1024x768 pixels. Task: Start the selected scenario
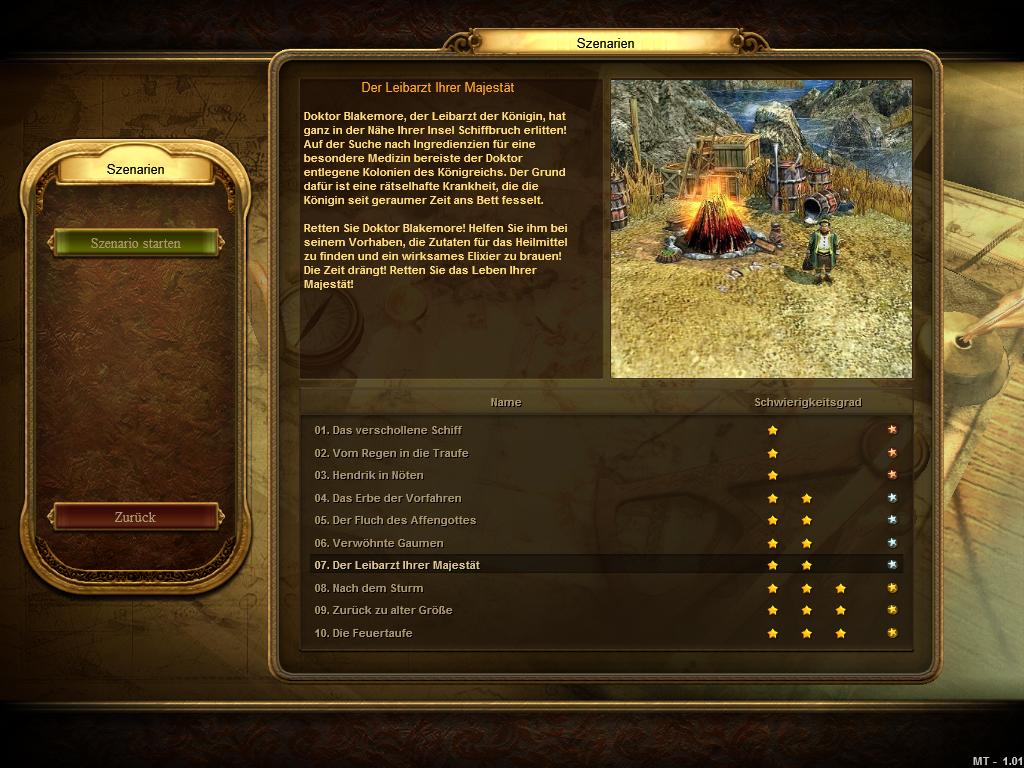tap(136, 243)
